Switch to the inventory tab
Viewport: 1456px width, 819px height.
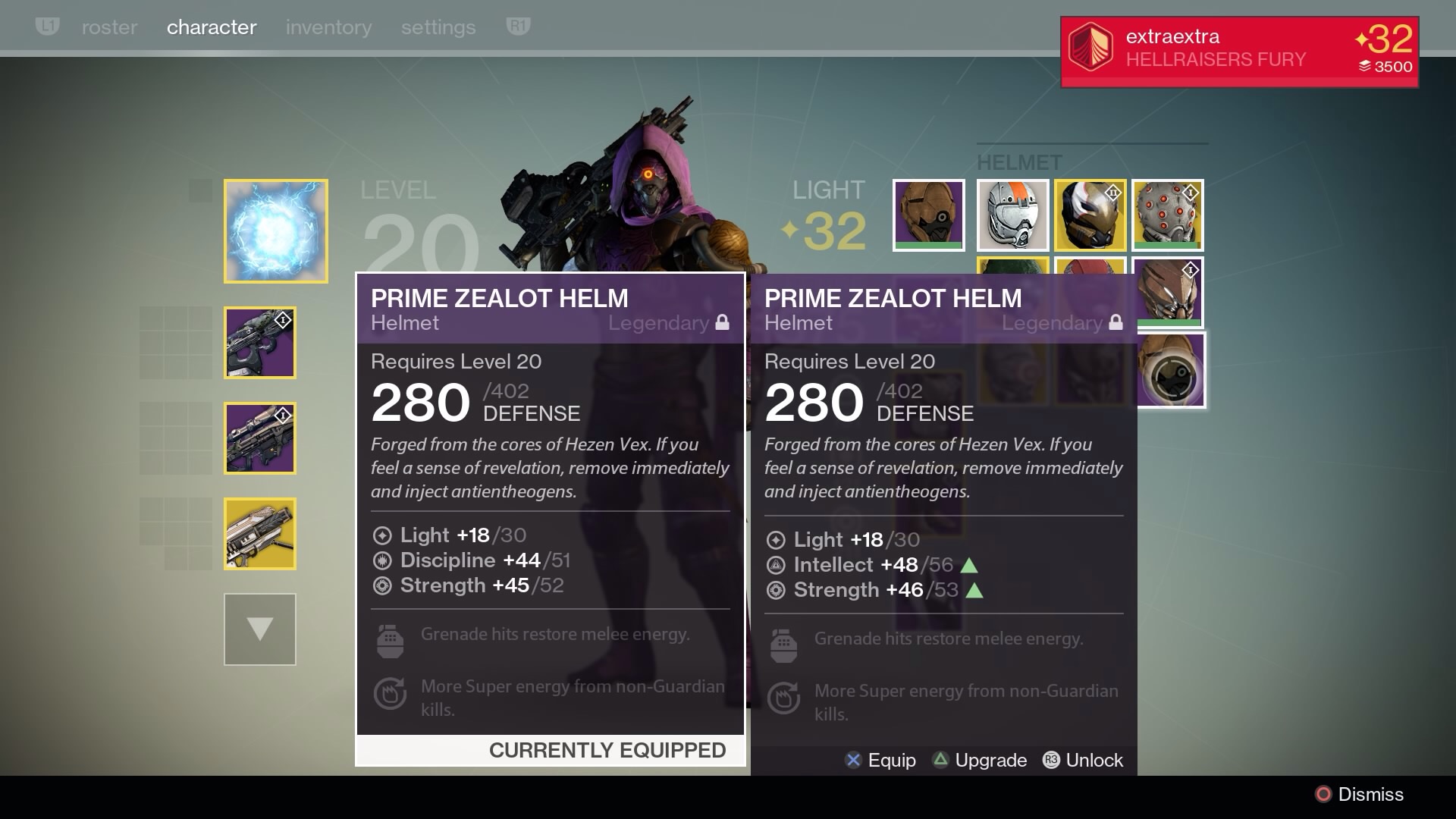(x=328, y=27)
